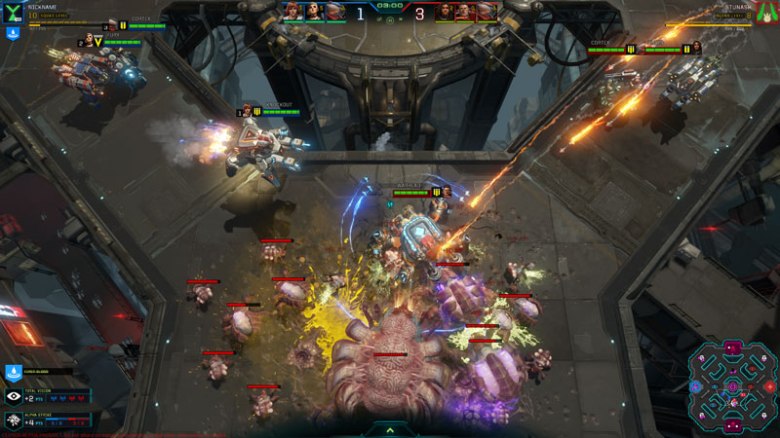Select the Alpha Strike objective icon
Viewport: 780px width, 438px height.
click(14, 422)
